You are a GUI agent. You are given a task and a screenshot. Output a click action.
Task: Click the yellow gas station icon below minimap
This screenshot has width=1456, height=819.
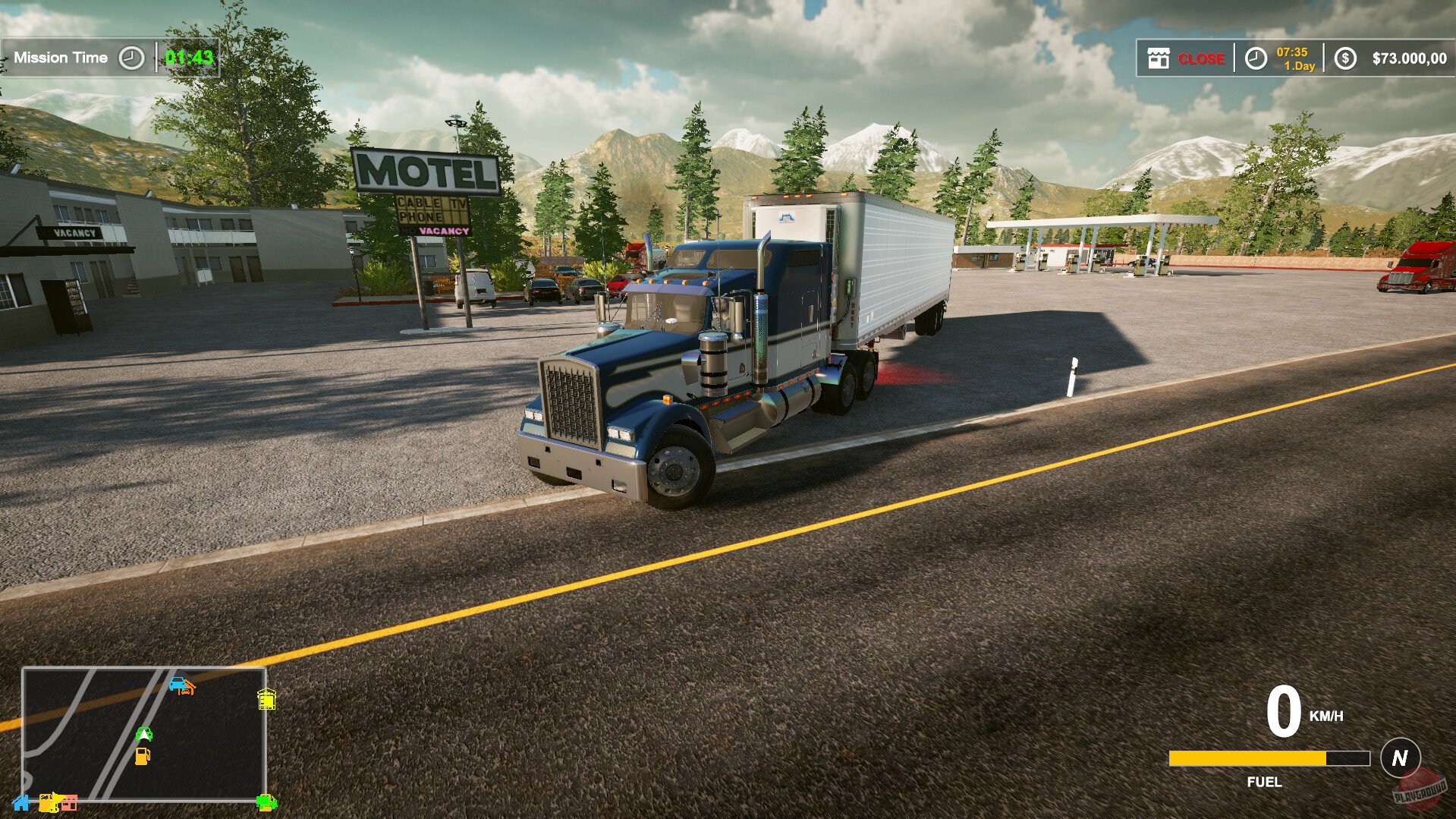[48, 802]
